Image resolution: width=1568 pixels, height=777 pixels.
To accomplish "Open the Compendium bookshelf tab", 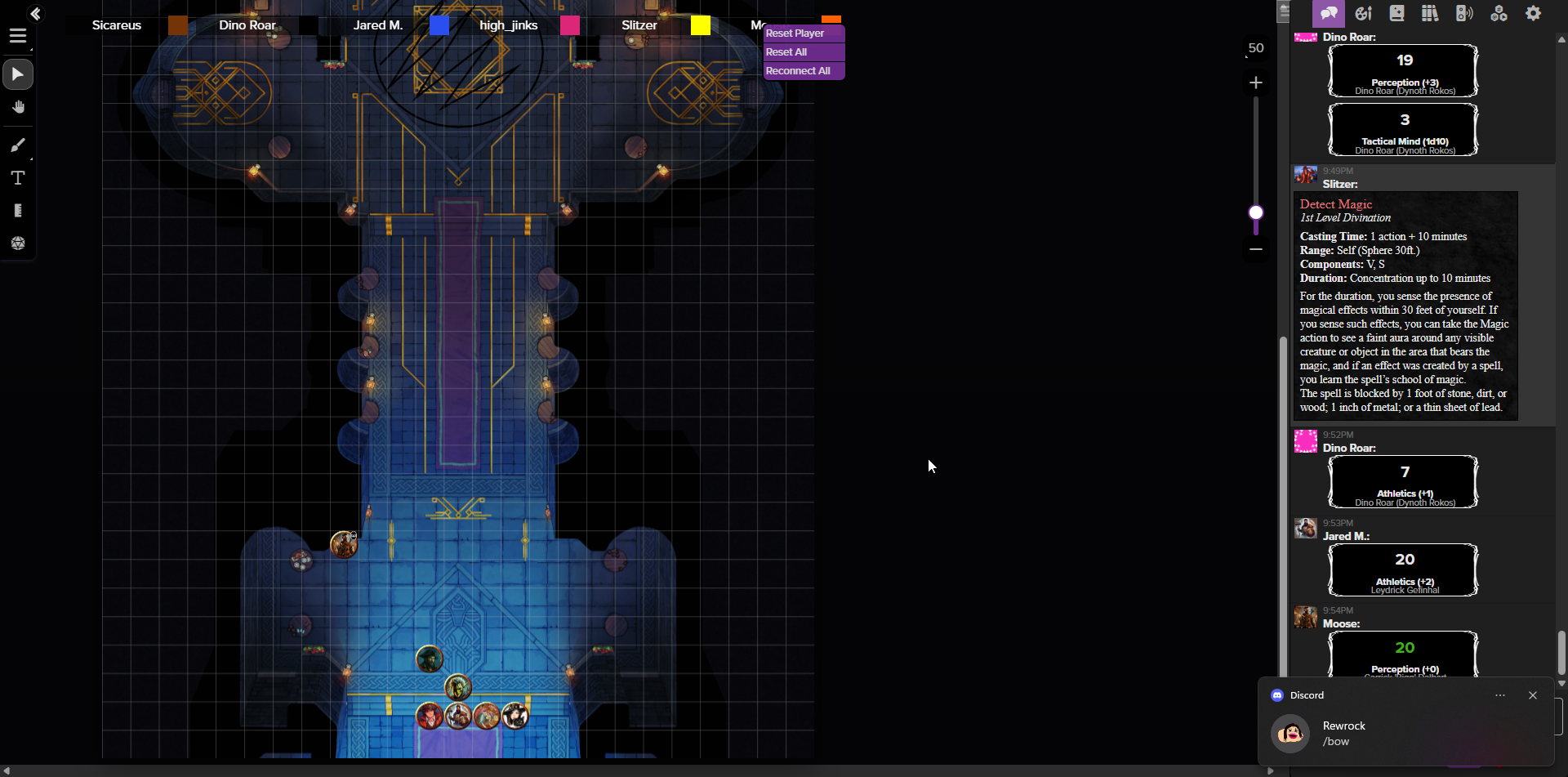I will pyautogui.click(x=1430, y=13).
